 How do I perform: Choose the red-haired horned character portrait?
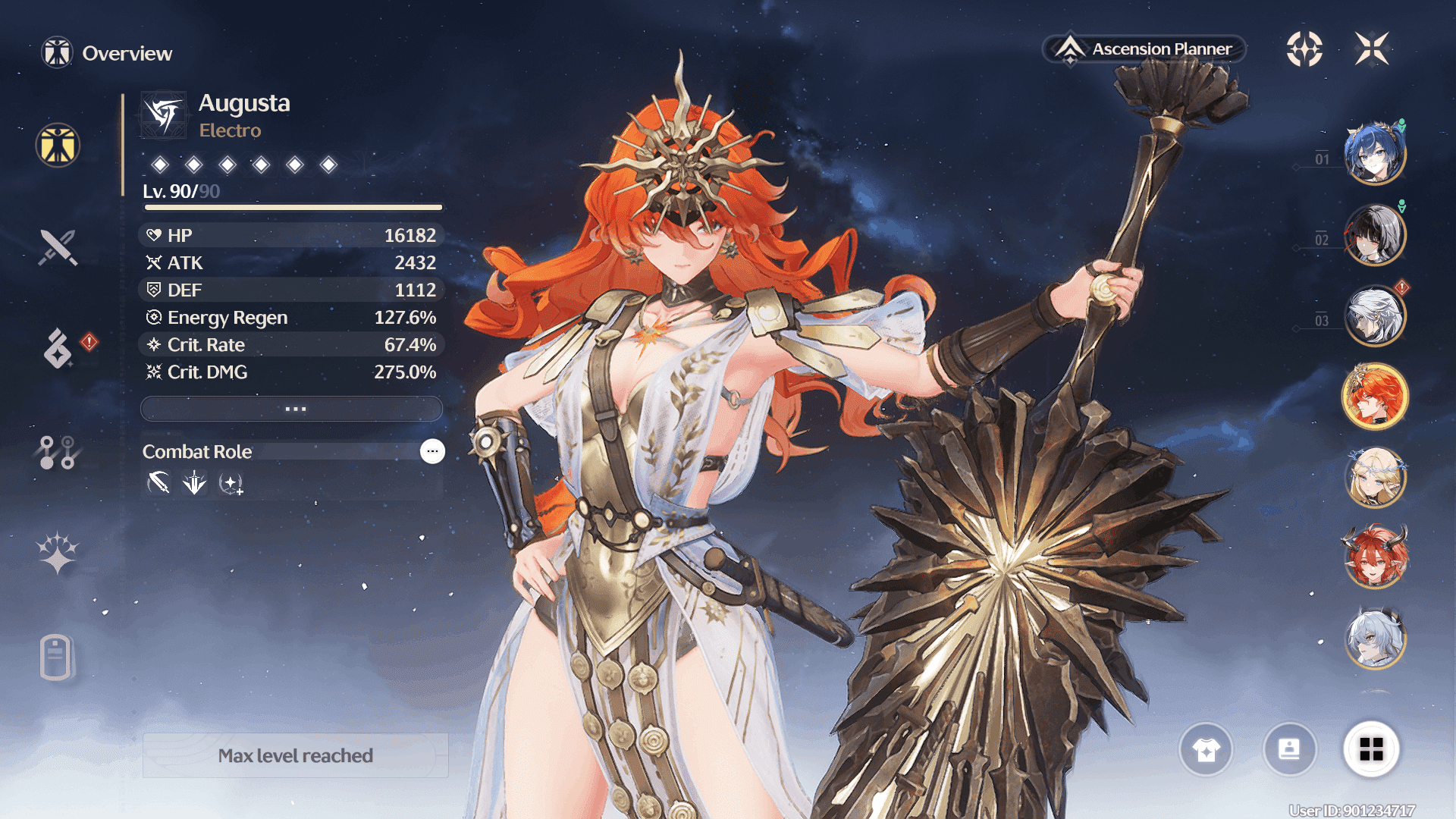(1375, 558)
